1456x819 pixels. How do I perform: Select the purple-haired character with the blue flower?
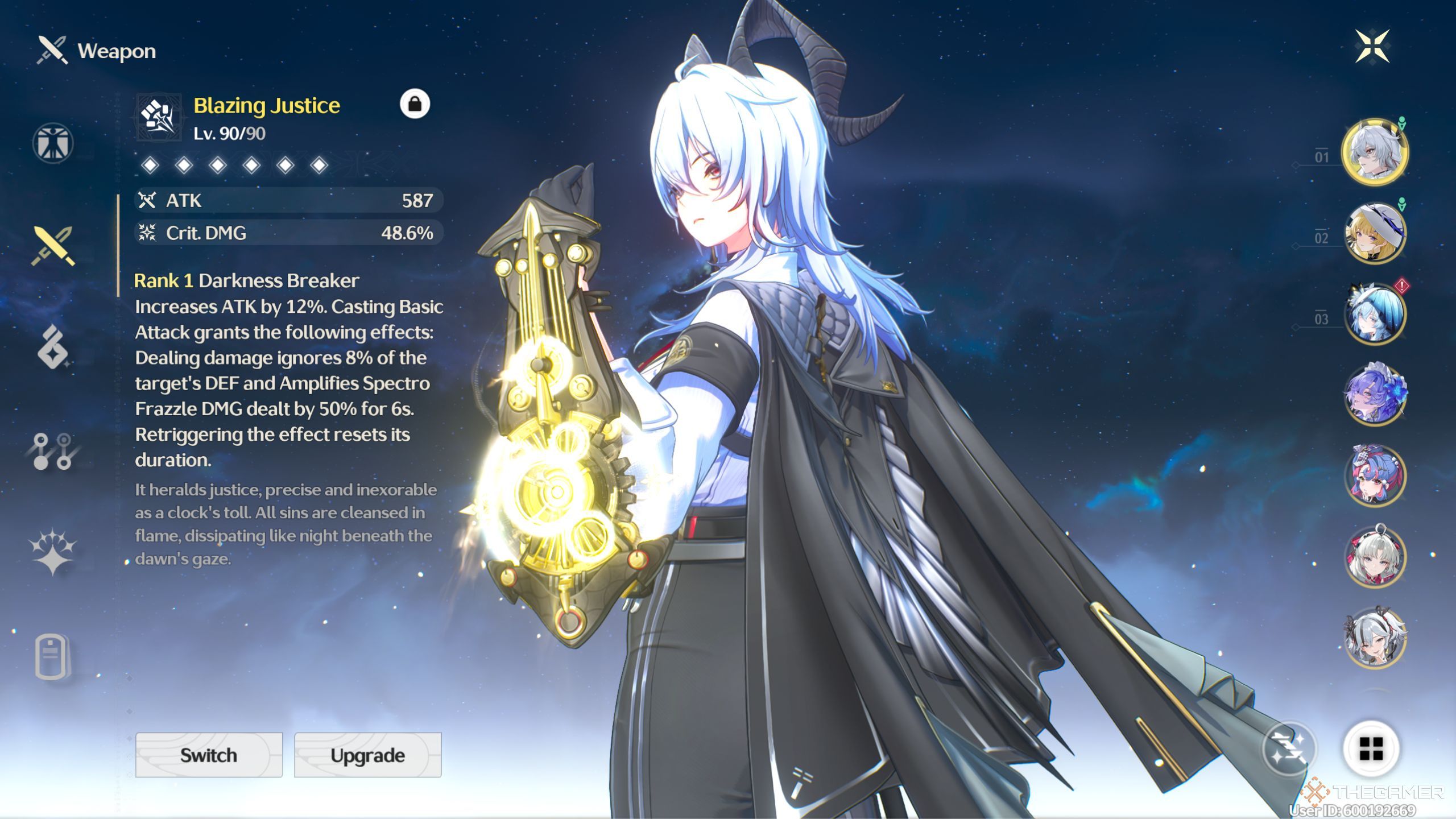pos(1375,395)
